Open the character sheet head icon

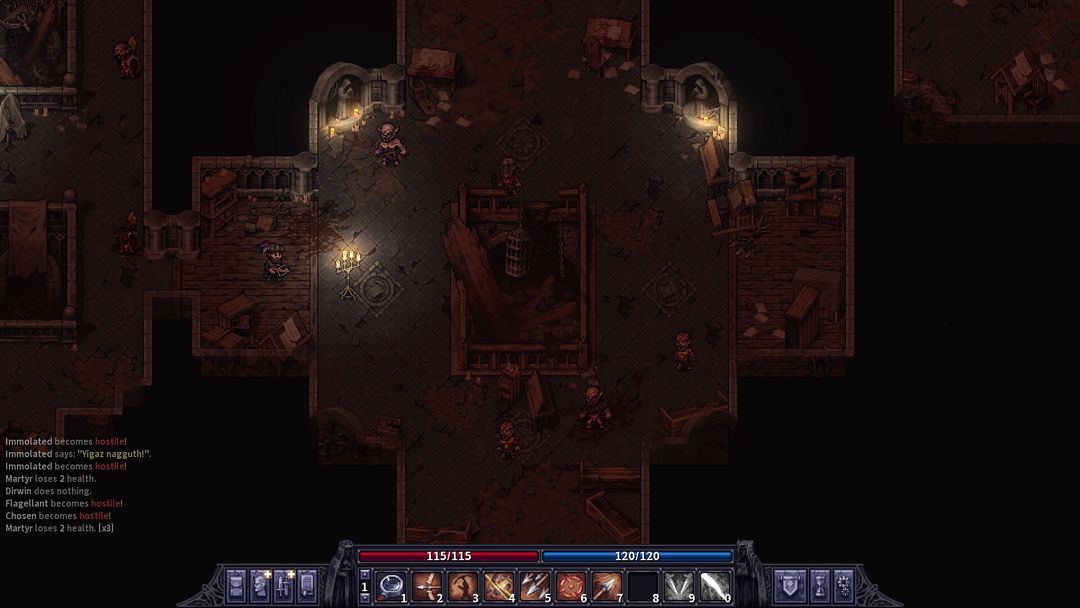[x=260, y=584]
